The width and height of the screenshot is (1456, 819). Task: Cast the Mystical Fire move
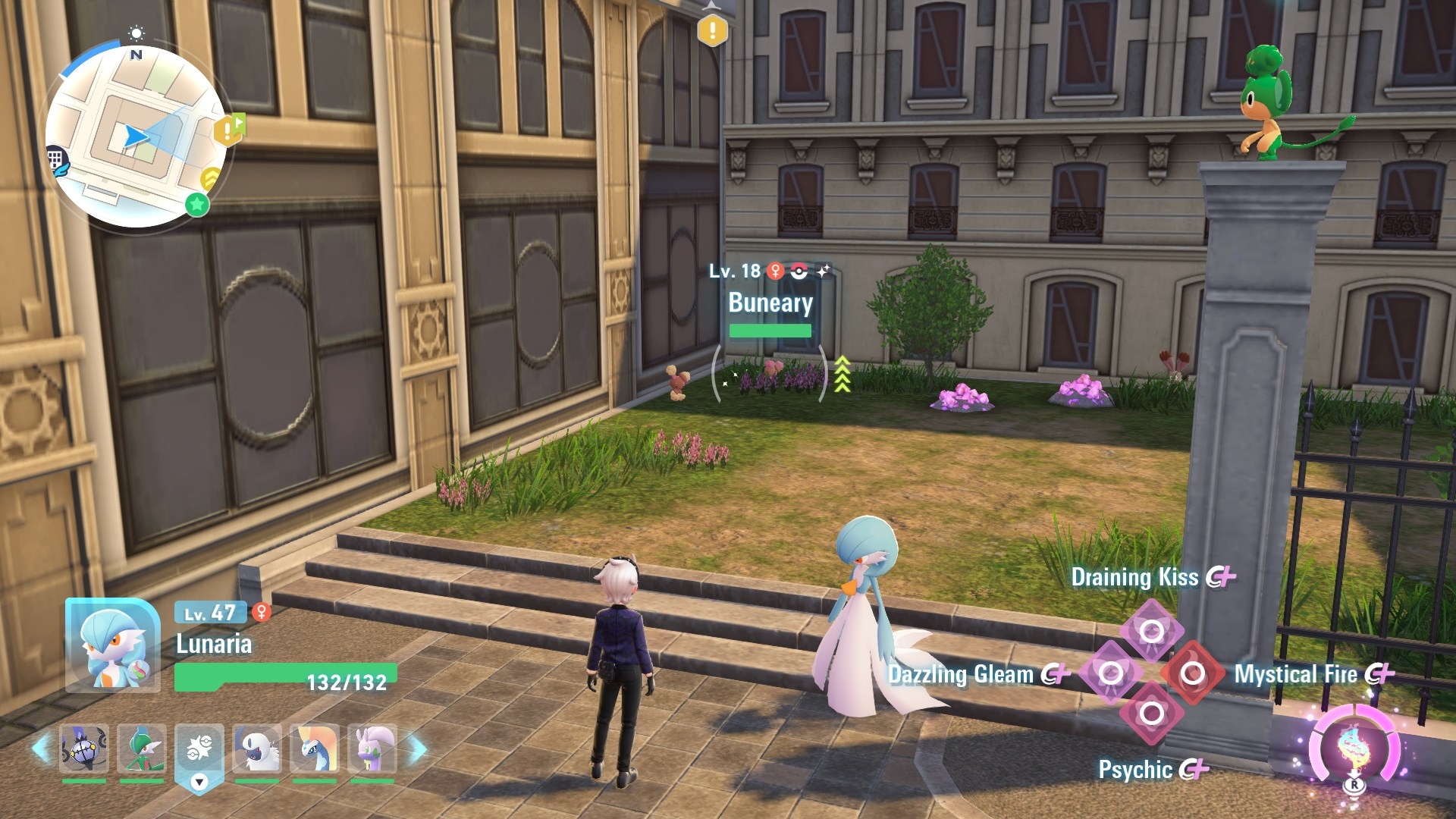pos(1192,673)
